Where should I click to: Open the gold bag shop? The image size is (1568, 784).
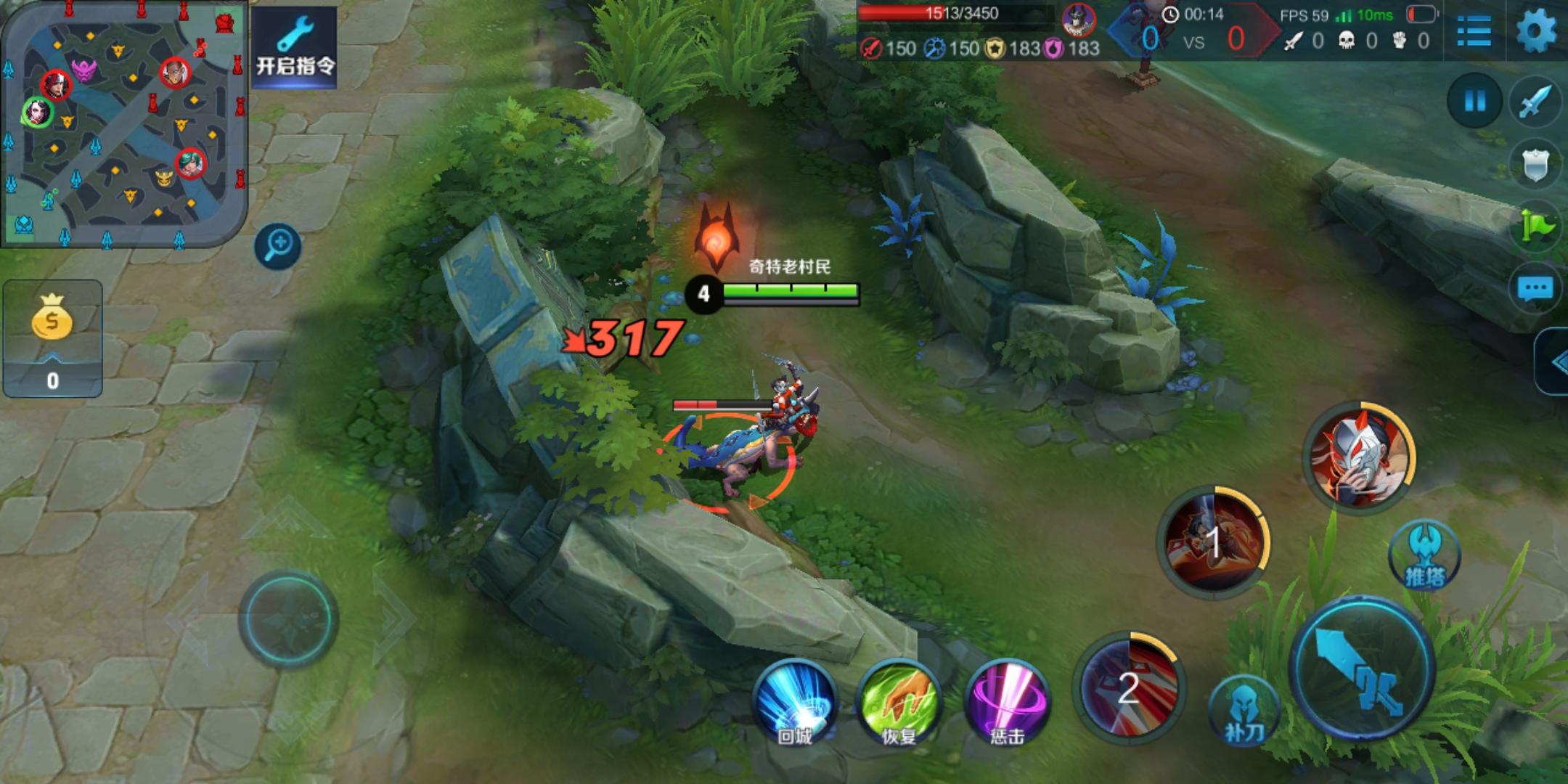(52, 338)
